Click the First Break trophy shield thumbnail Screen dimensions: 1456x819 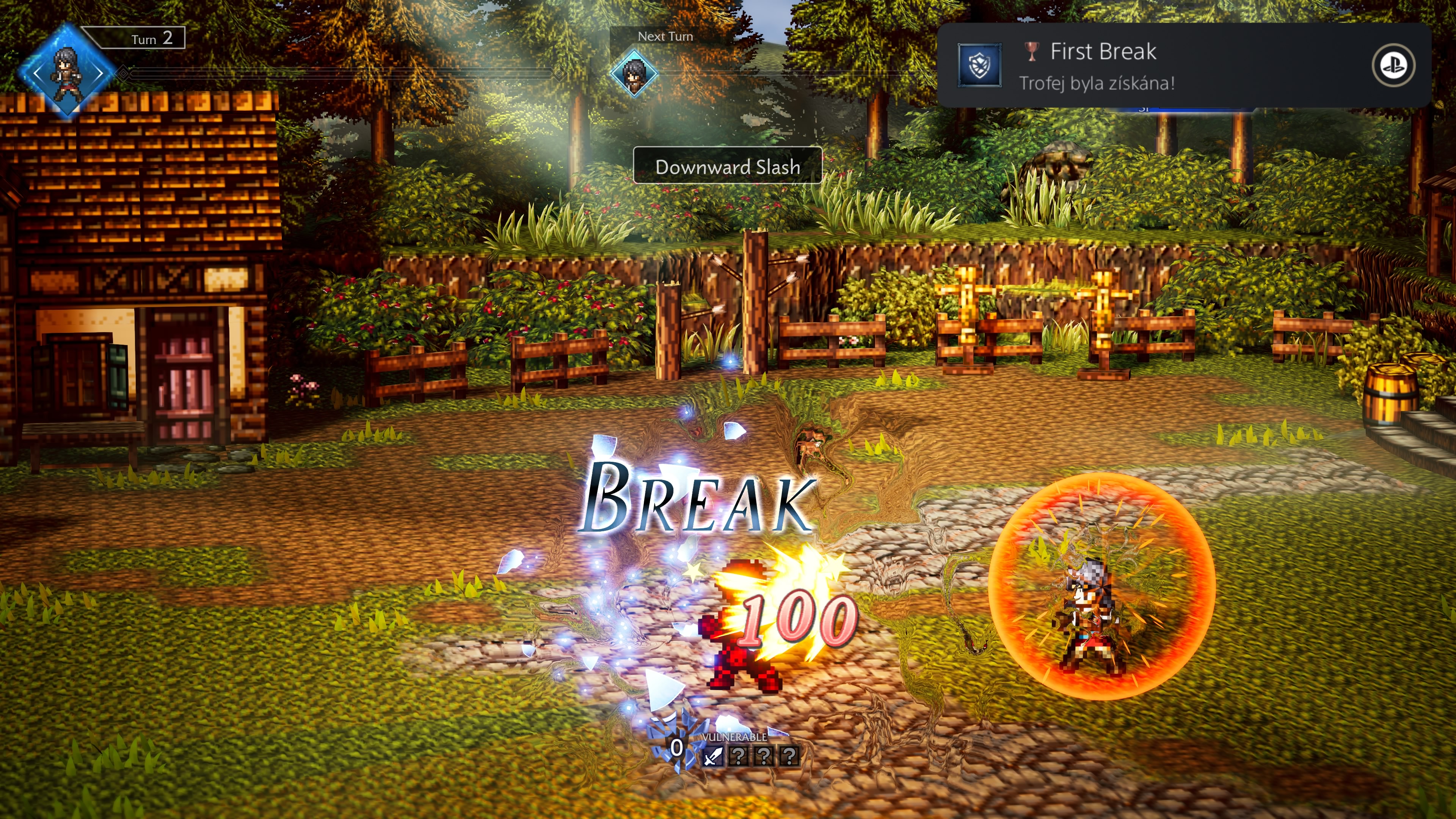[x=979, y=66]
